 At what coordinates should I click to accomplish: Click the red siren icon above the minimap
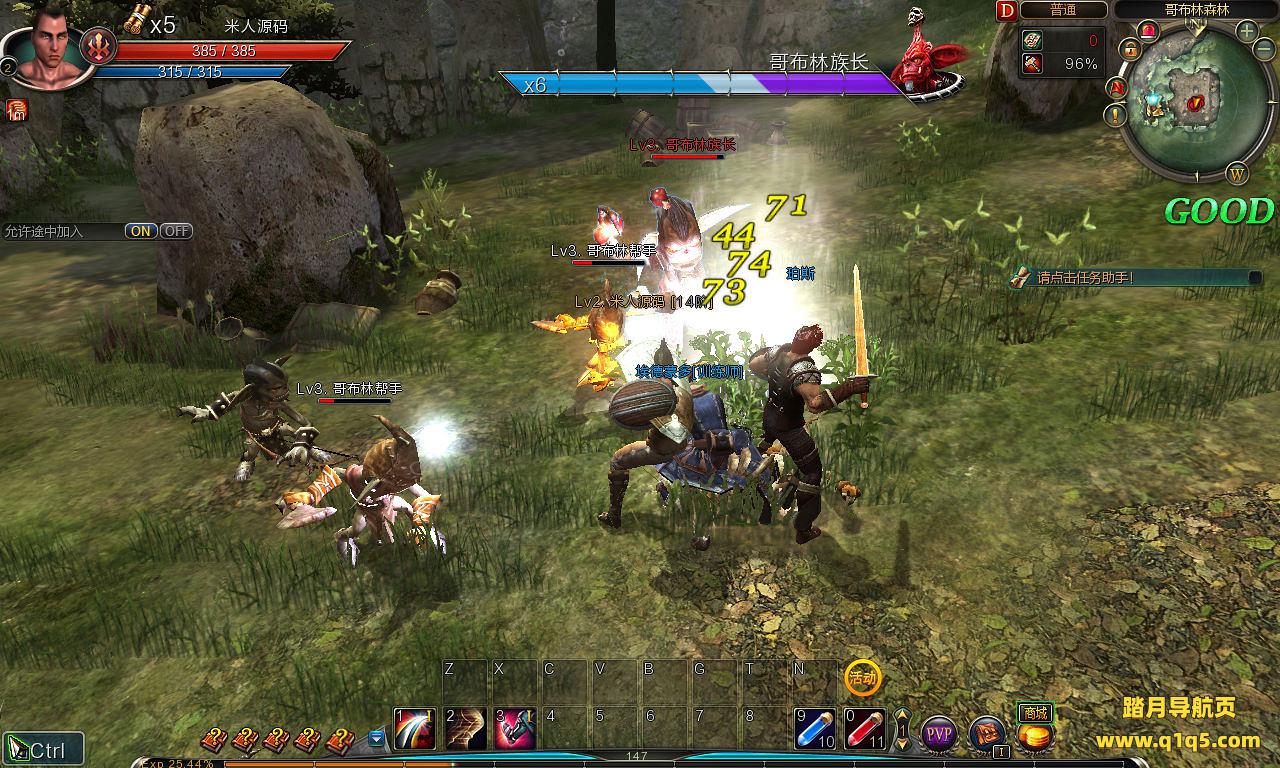1147,30
